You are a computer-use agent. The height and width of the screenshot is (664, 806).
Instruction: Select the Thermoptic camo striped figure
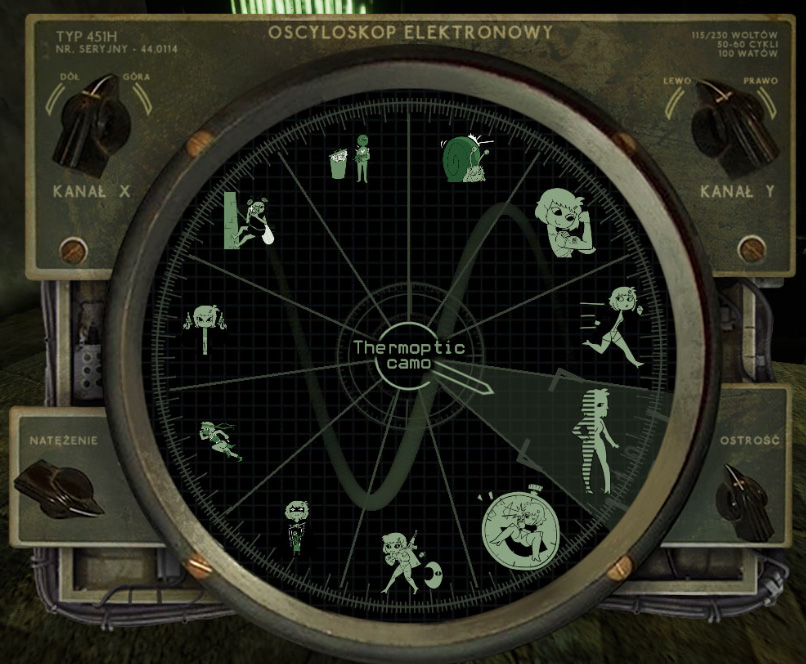(x=592, y=440)
